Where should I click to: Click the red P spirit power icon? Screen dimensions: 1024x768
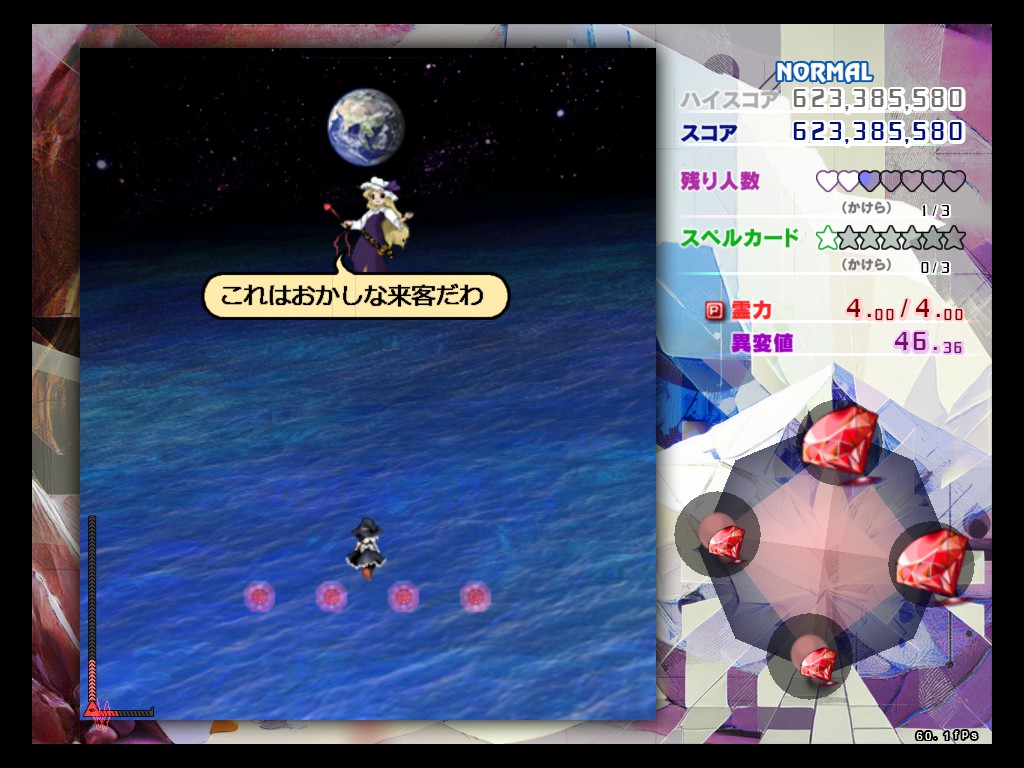tap(715, 310)
